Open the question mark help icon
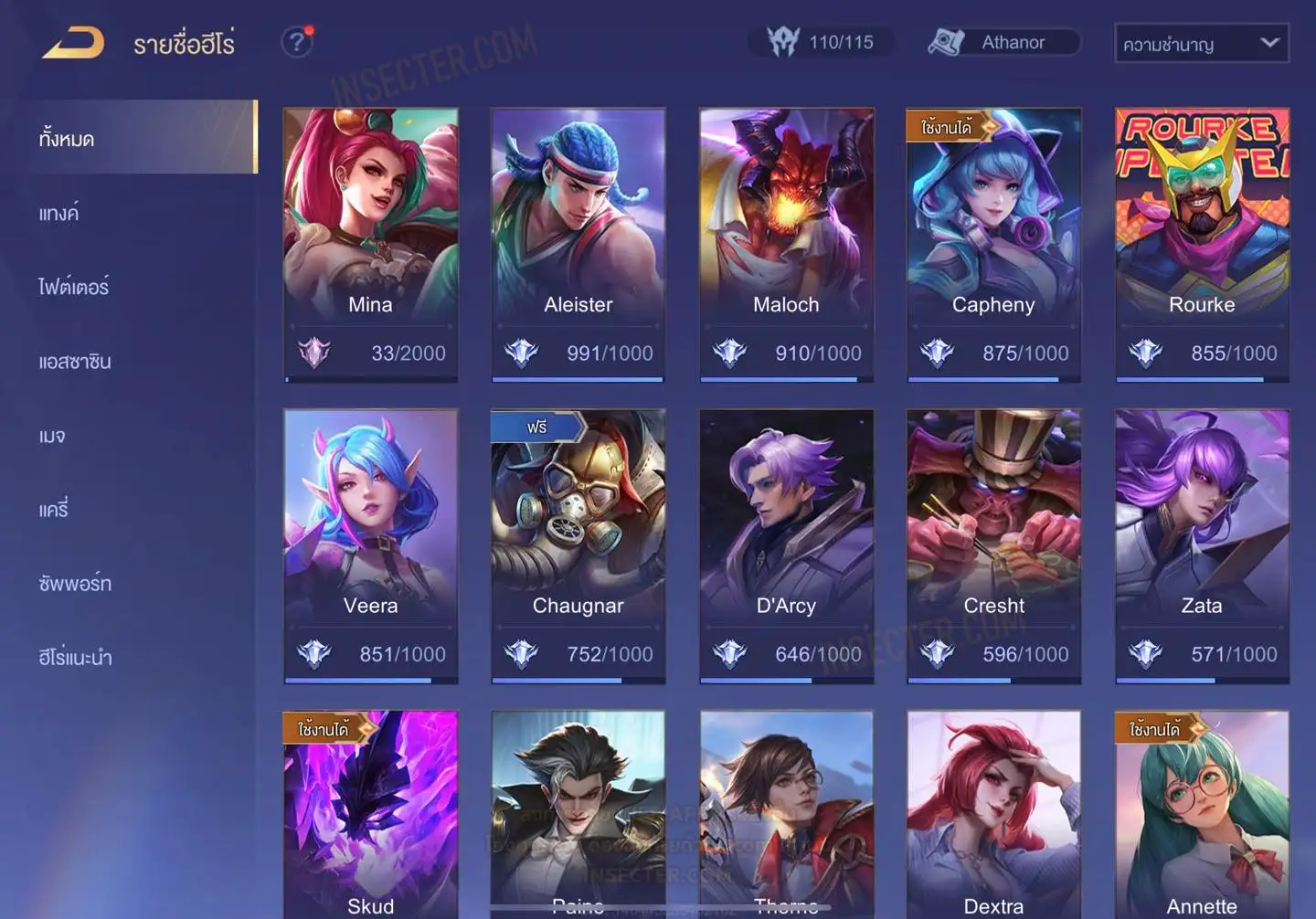 [x=296, y=42]
